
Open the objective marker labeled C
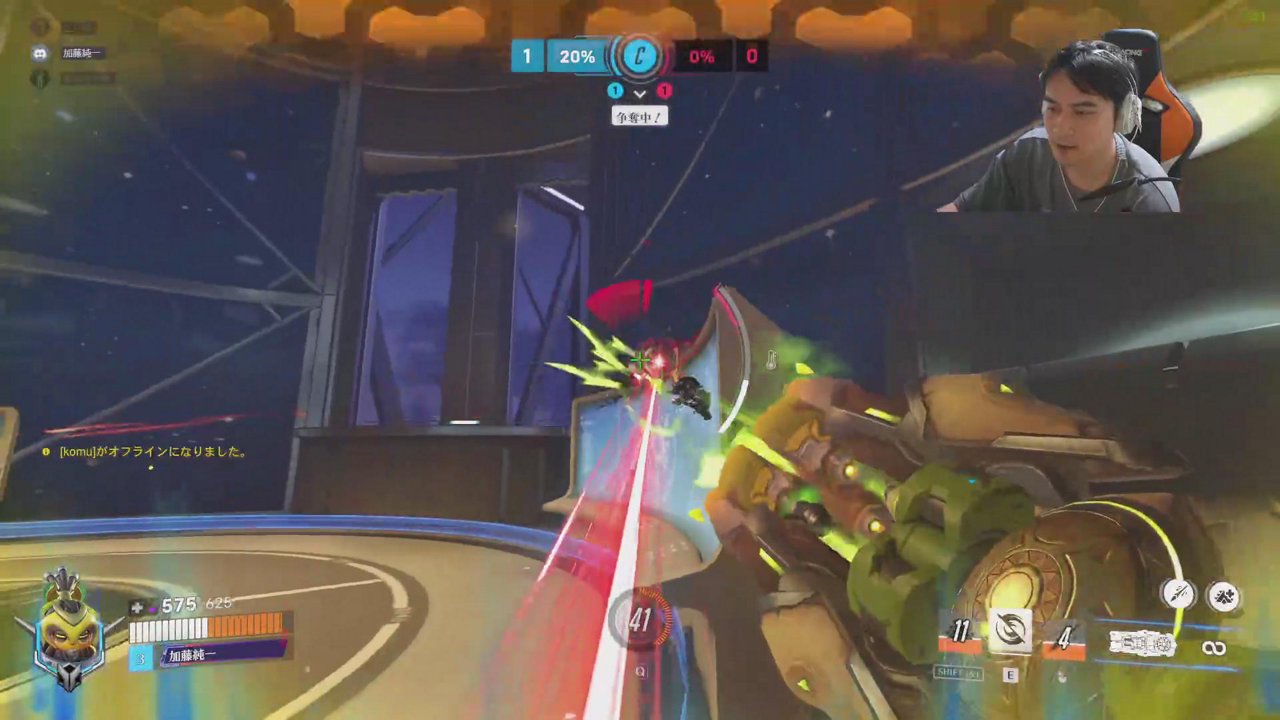coord(638,57)
